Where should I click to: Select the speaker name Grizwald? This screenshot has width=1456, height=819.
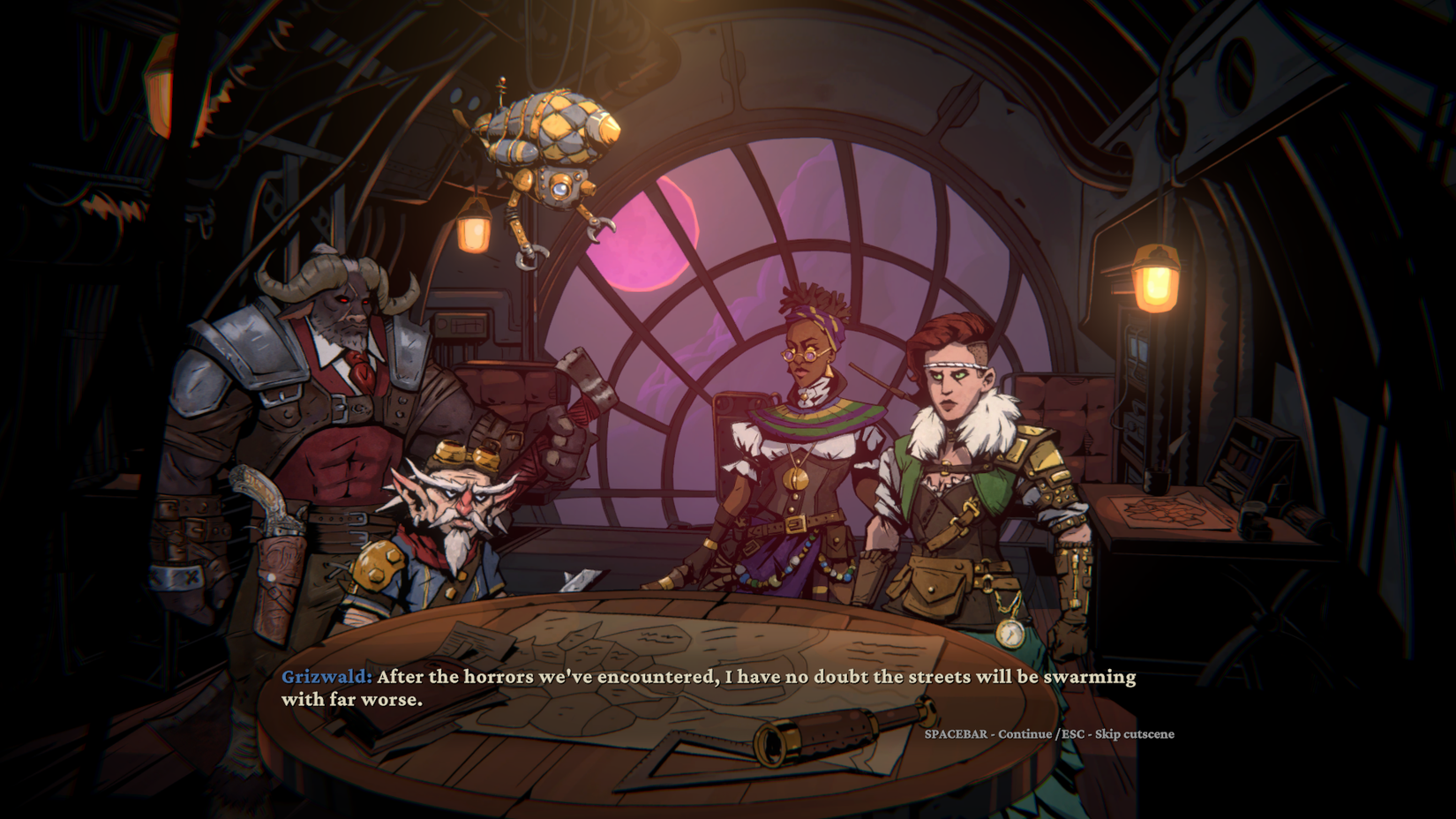pyautogui.click(x=325, y=679)
